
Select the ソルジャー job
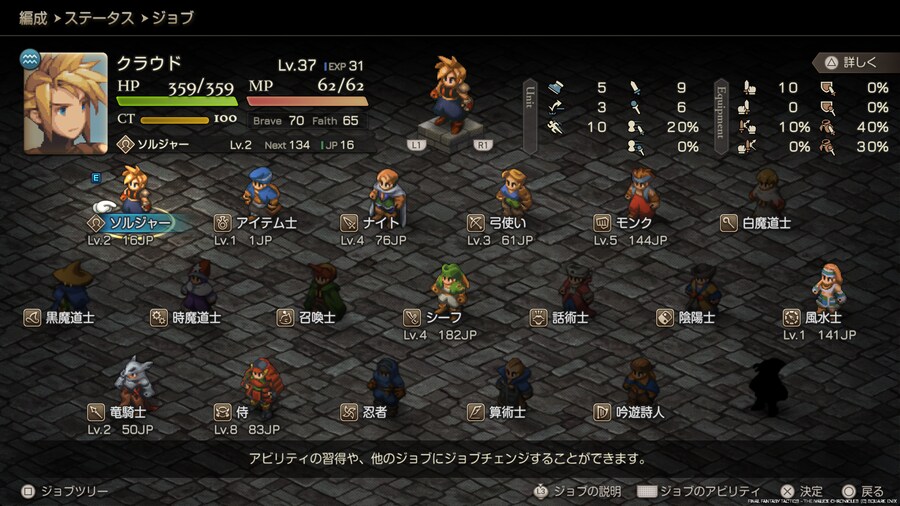point(140,223)
